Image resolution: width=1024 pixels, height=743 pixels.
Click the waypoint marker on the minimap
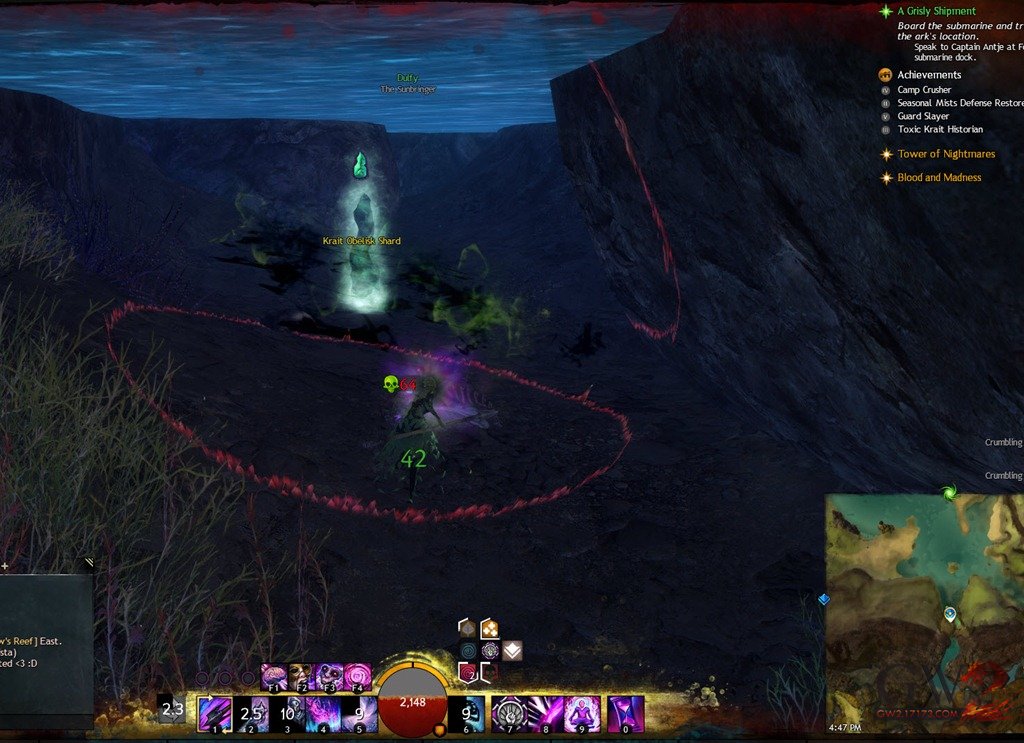949,613
